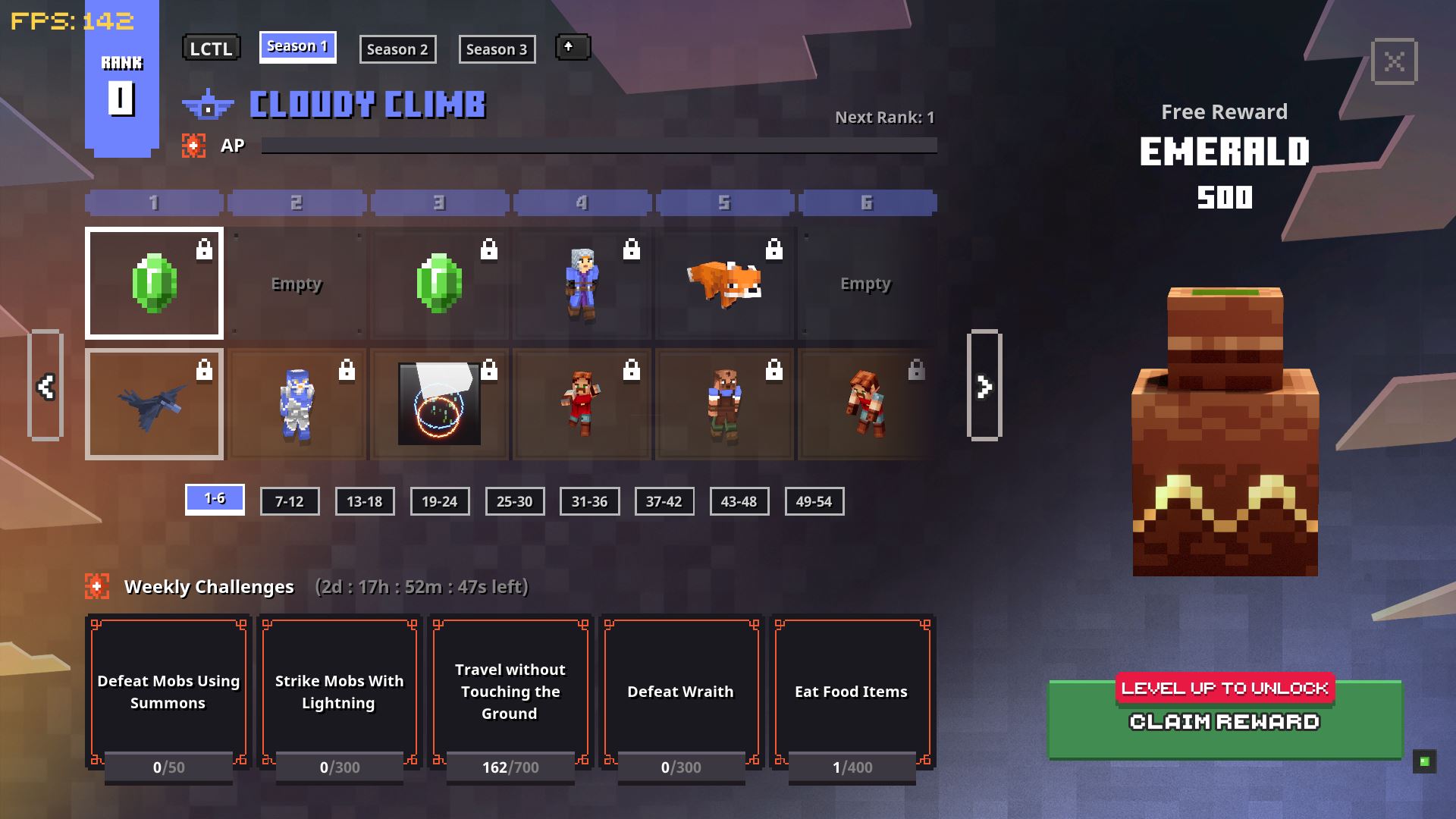Click the AP progression star icon
This screenshot has height=819, width=1456.
(195, 145)
